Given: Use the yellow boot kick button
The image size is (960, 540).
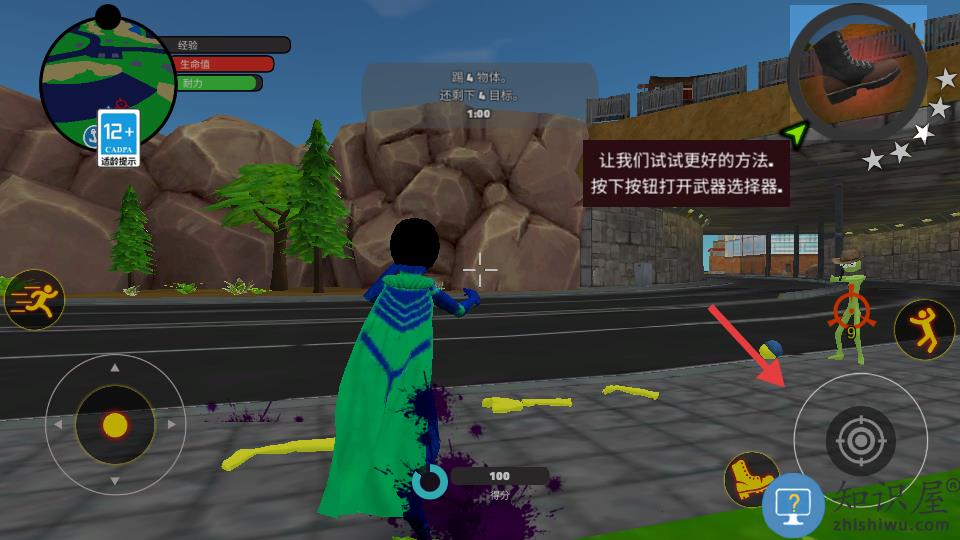Looking at the screenshot, I should (750, 480).
